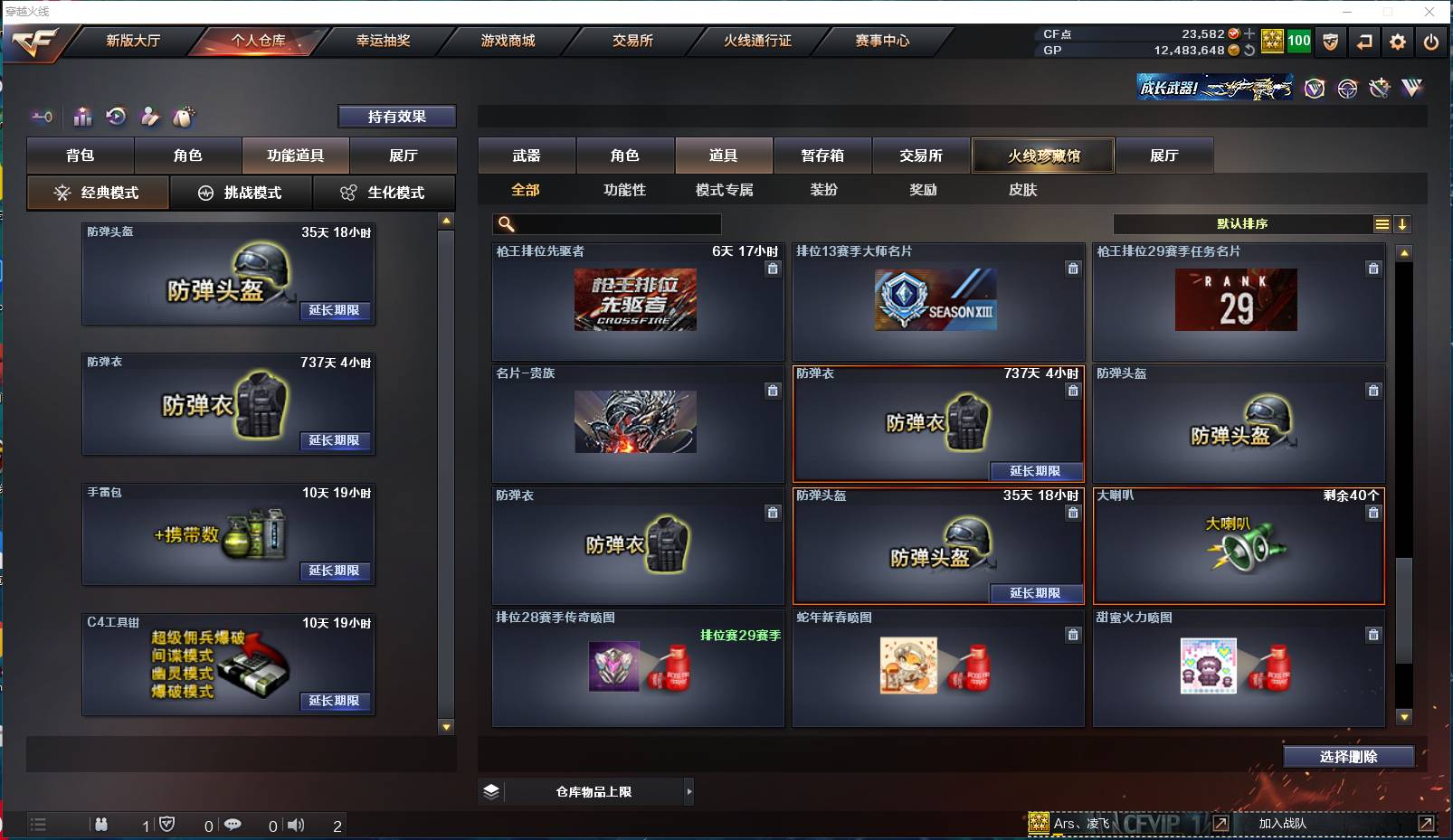Open the chat bubble icon in the status bar
The height and width of the screenshot is (840, 1453).
tap(234, 825)
